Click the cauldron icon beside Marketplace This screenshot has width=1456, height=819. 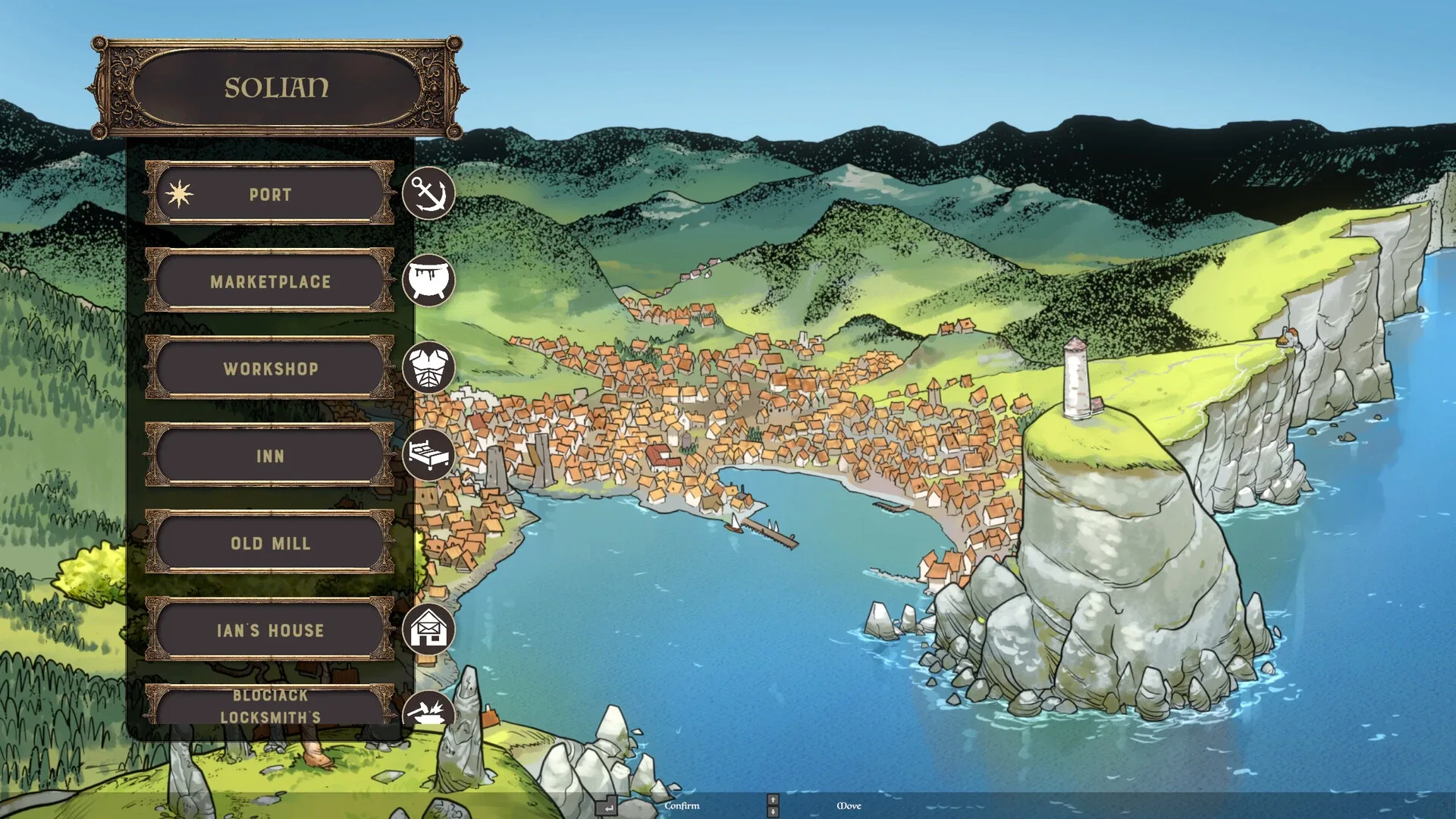(x=428, y=281)
